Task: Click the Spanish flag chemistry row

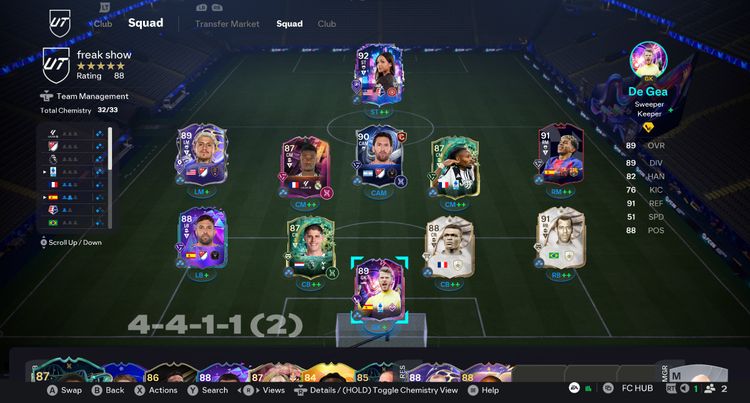Action: [73, 197]
